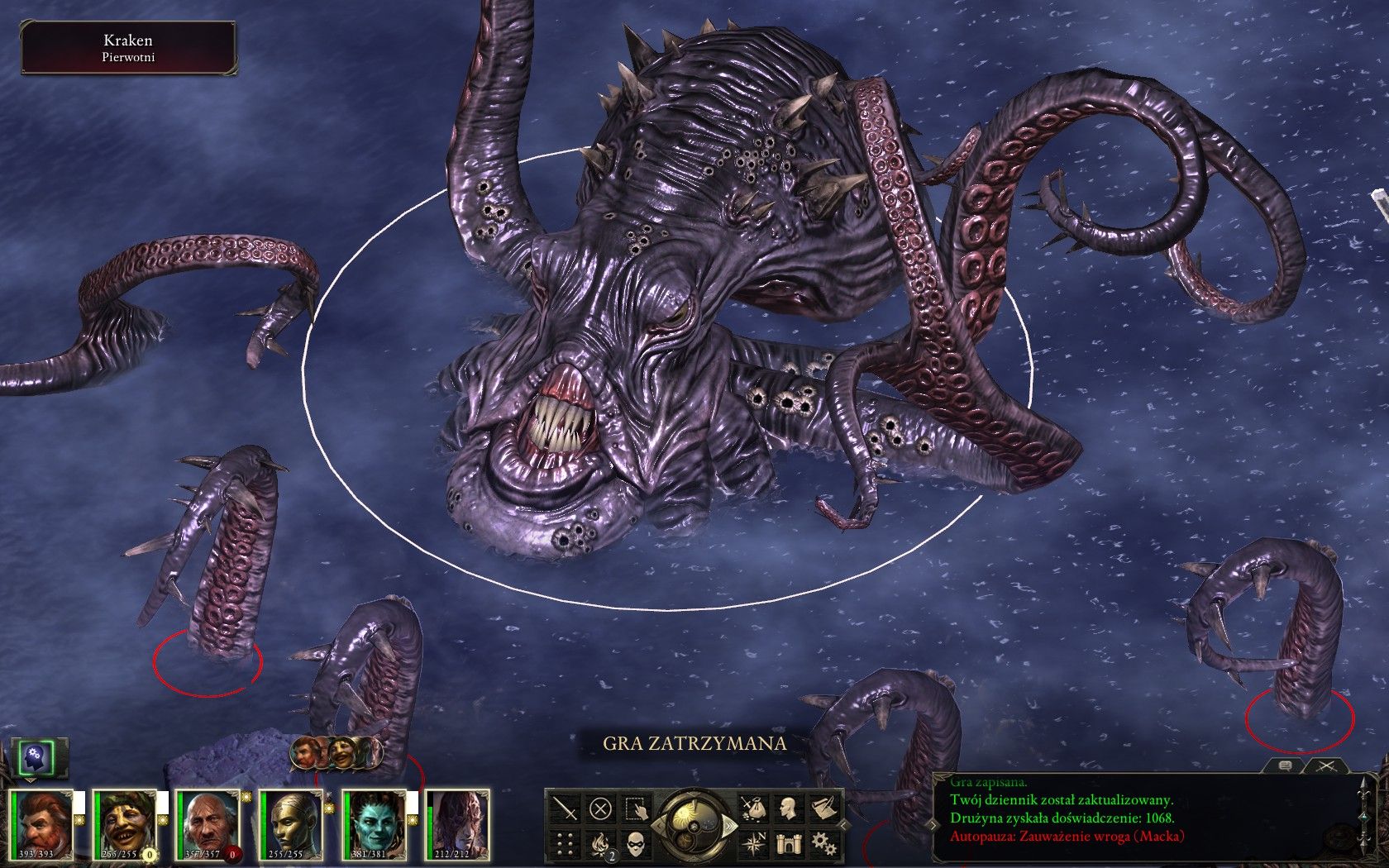Open the party formation dots menu
This screenshot has height=868, width=1389.
point(566,843)
